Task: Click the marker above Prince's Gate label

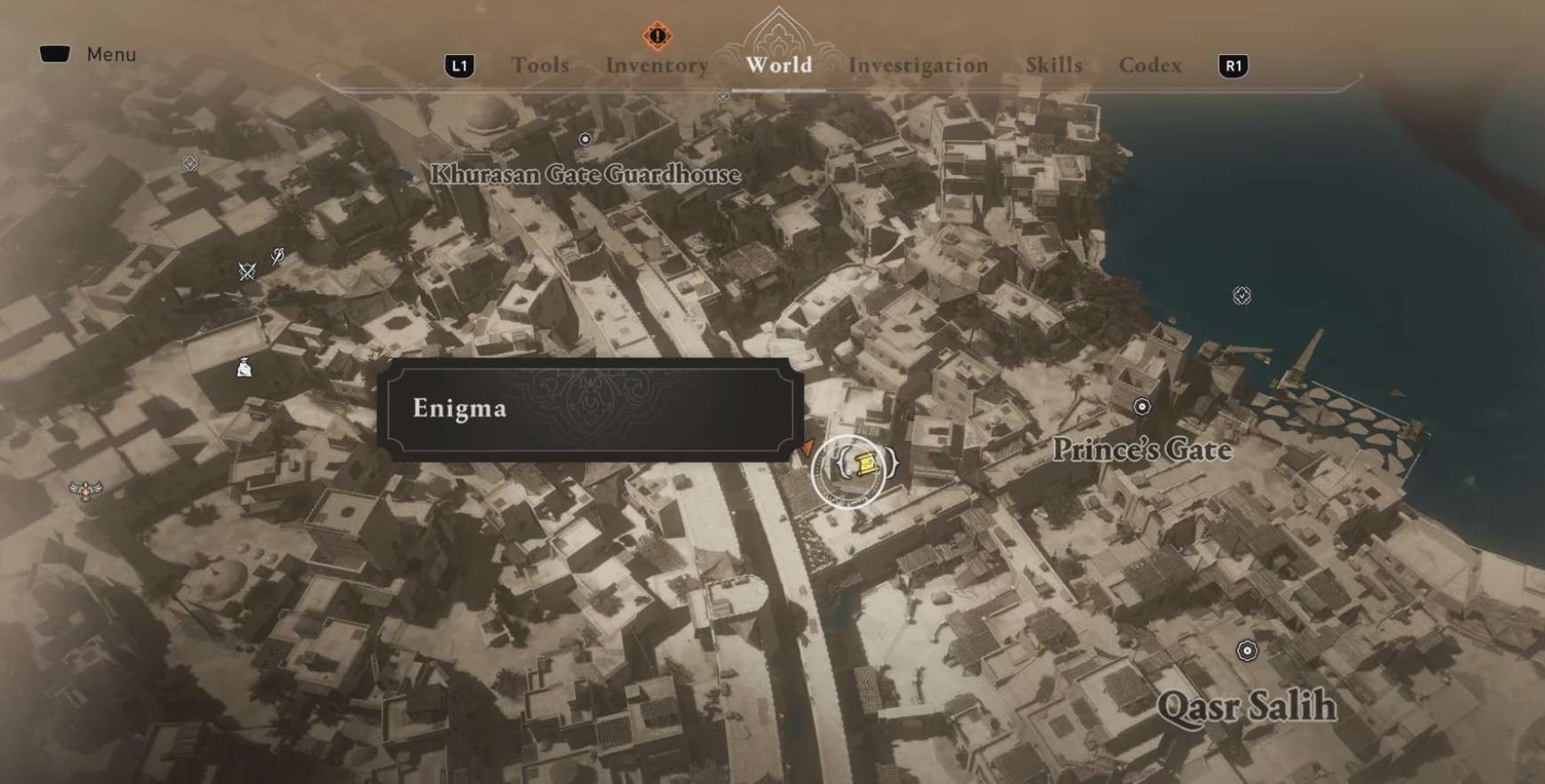Action: (1142, 407)
